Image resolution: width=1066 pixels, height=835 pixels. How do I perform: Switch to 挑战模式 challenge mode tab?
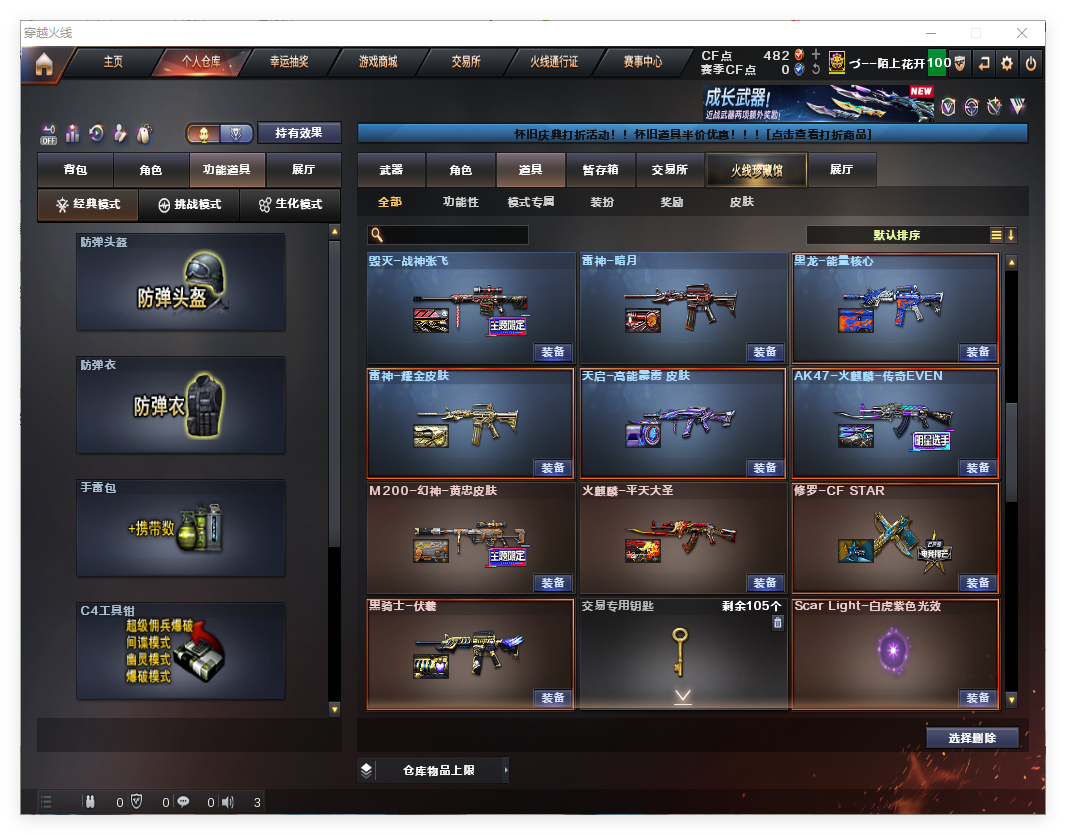(x=190, y=205)
